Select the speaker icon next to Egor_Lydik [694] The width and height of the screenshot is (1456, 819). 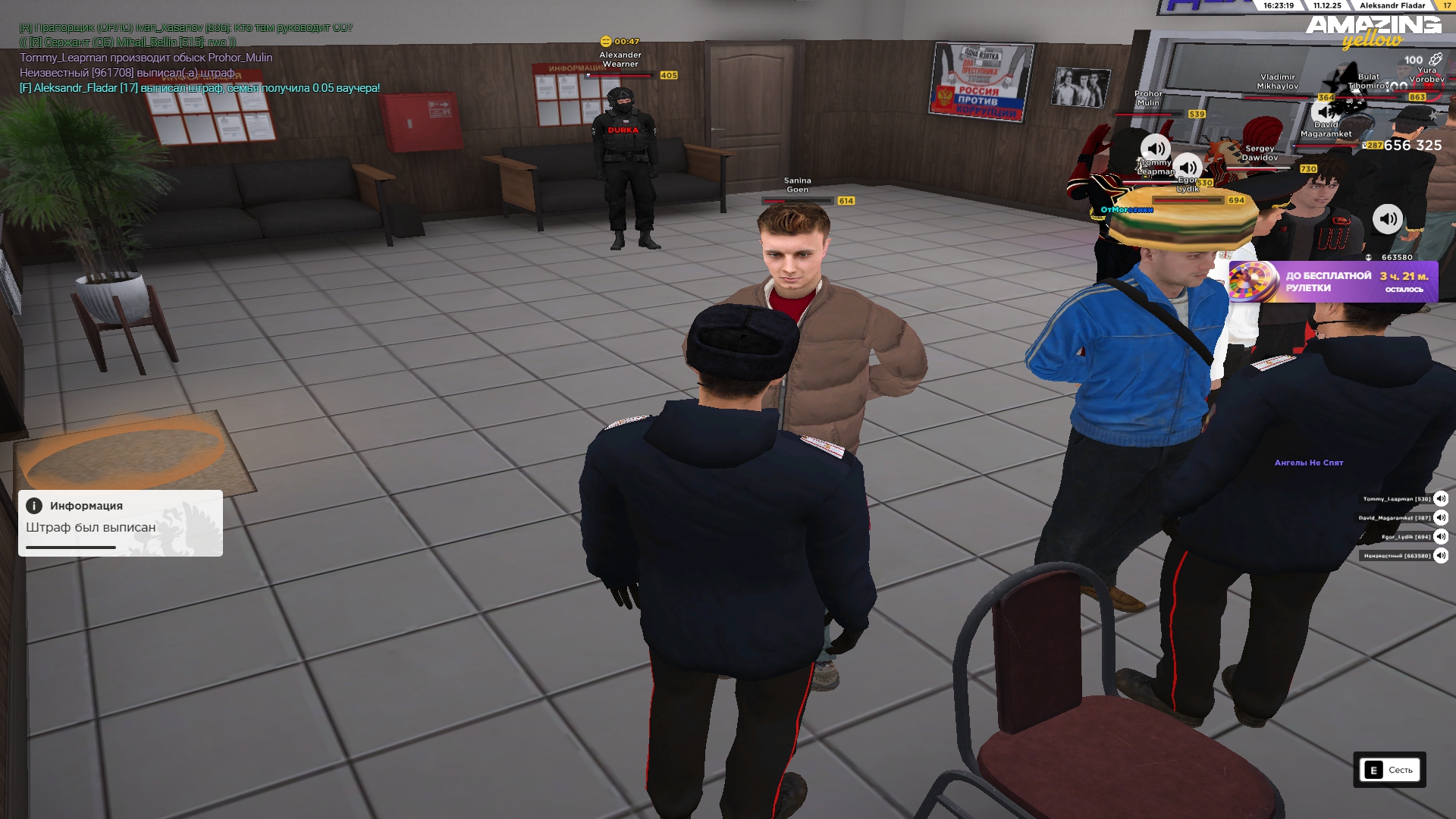point(1440,537)
